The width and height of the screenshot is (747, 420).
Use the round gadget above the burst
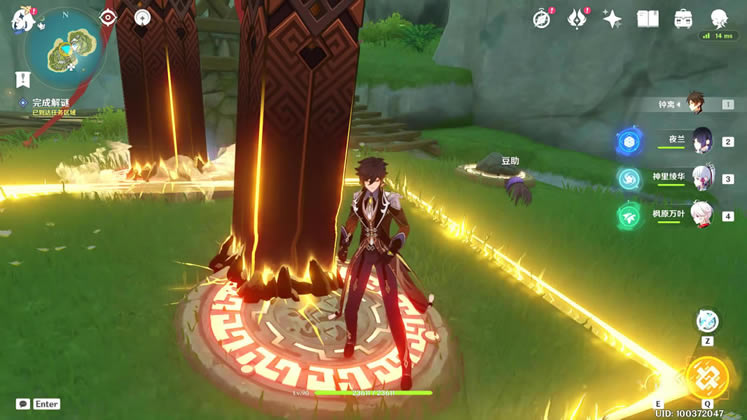click(x=707, y=321)
